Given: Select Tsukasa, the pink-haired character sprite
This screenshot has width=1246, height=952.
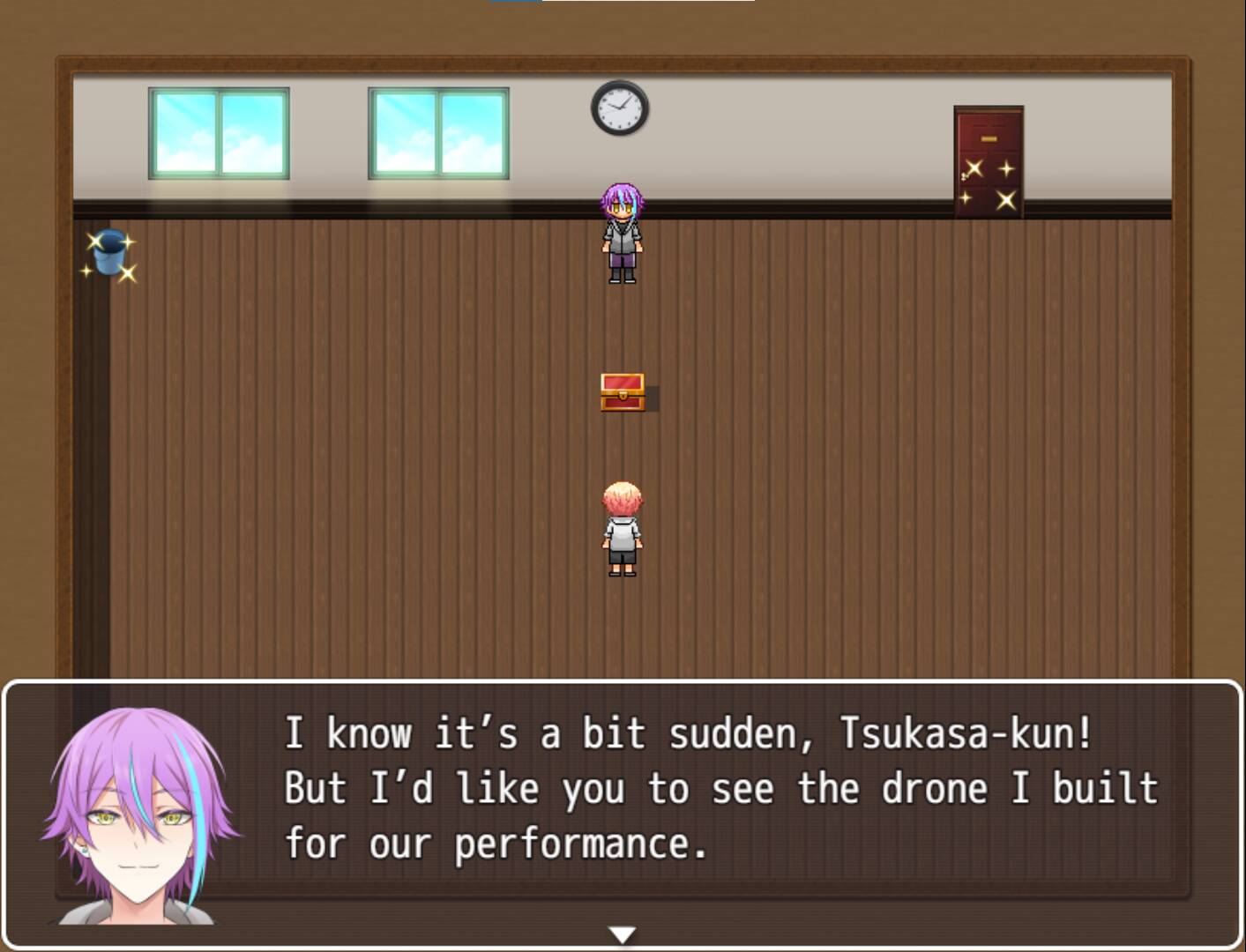Looking at the screenshot, I should pos(623,526).
